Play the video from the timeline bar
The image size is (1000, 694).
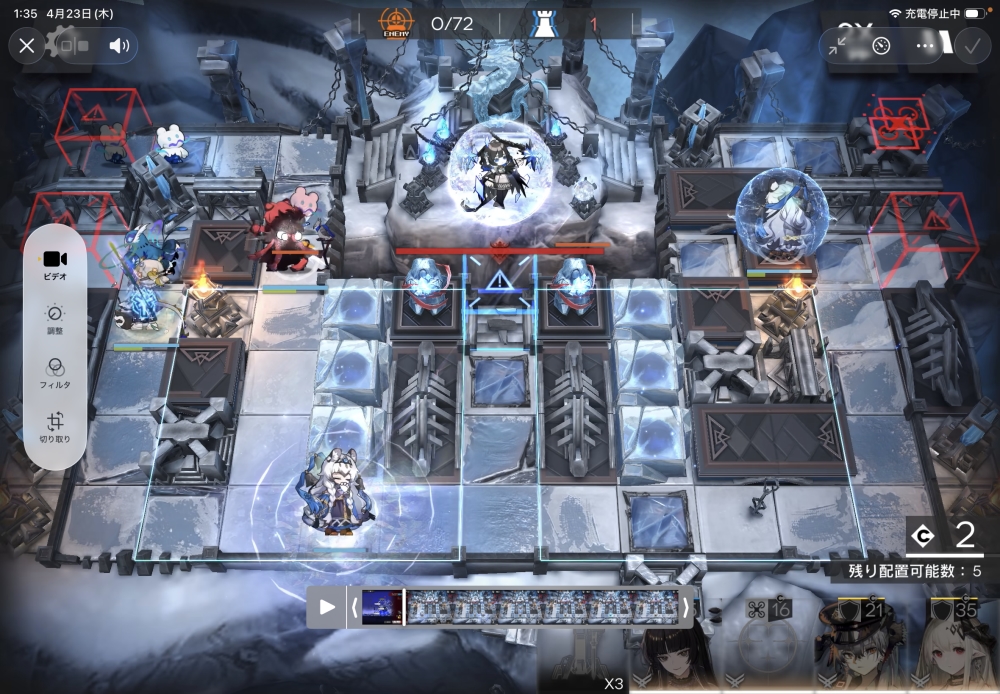[327, 607]
